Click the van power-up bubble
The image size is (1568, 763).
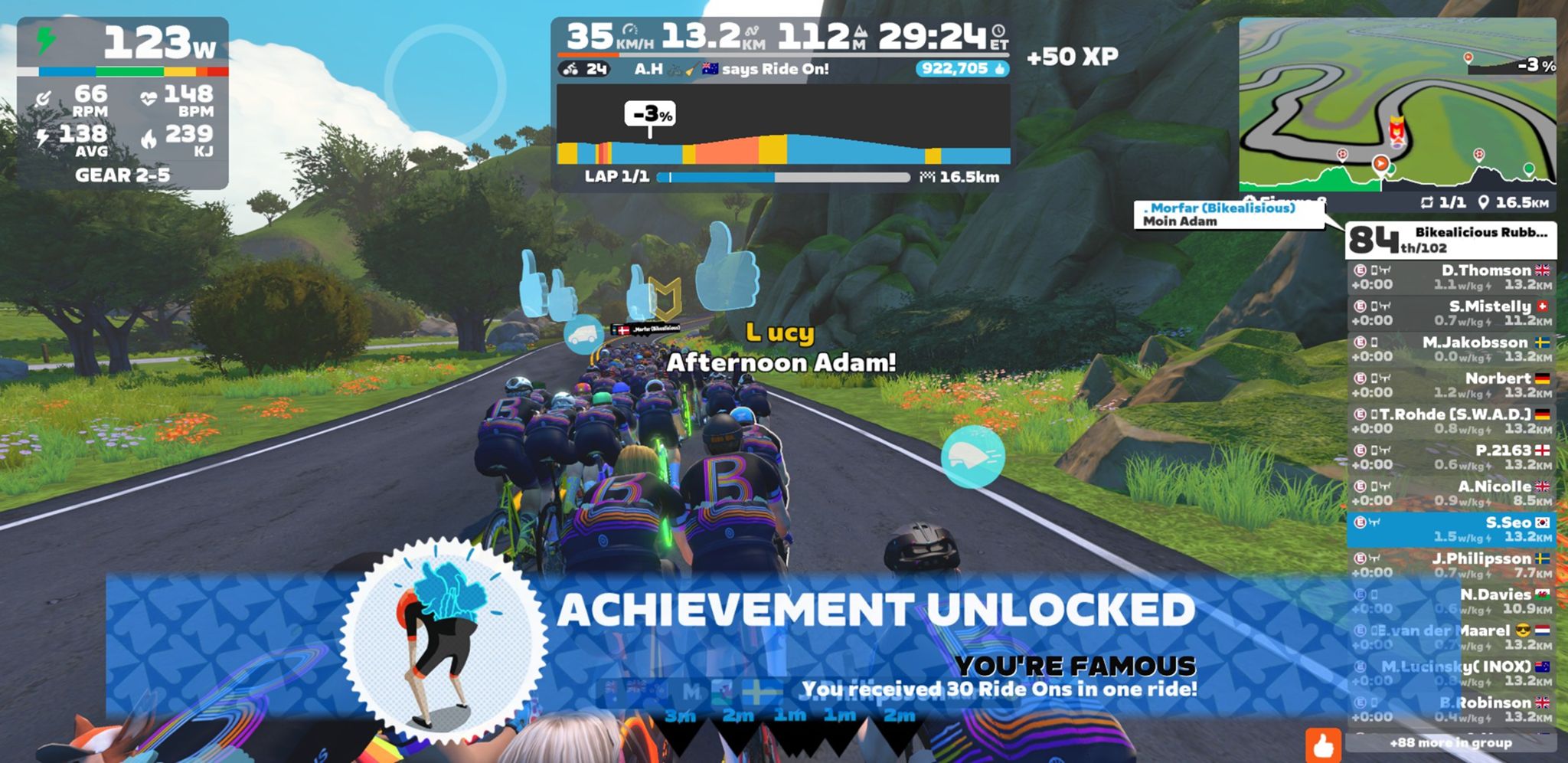[x=584, y=335]
